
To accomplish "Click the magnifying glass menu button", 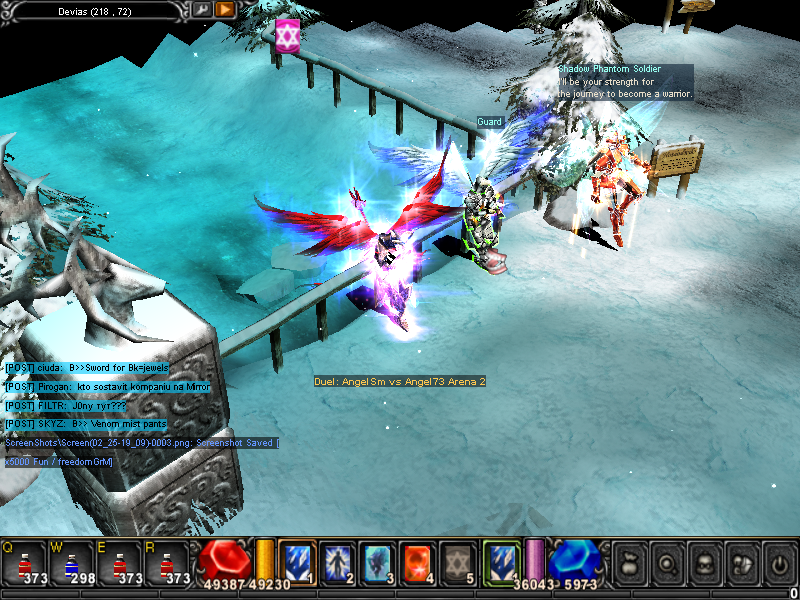I will [x=666, y=563].
